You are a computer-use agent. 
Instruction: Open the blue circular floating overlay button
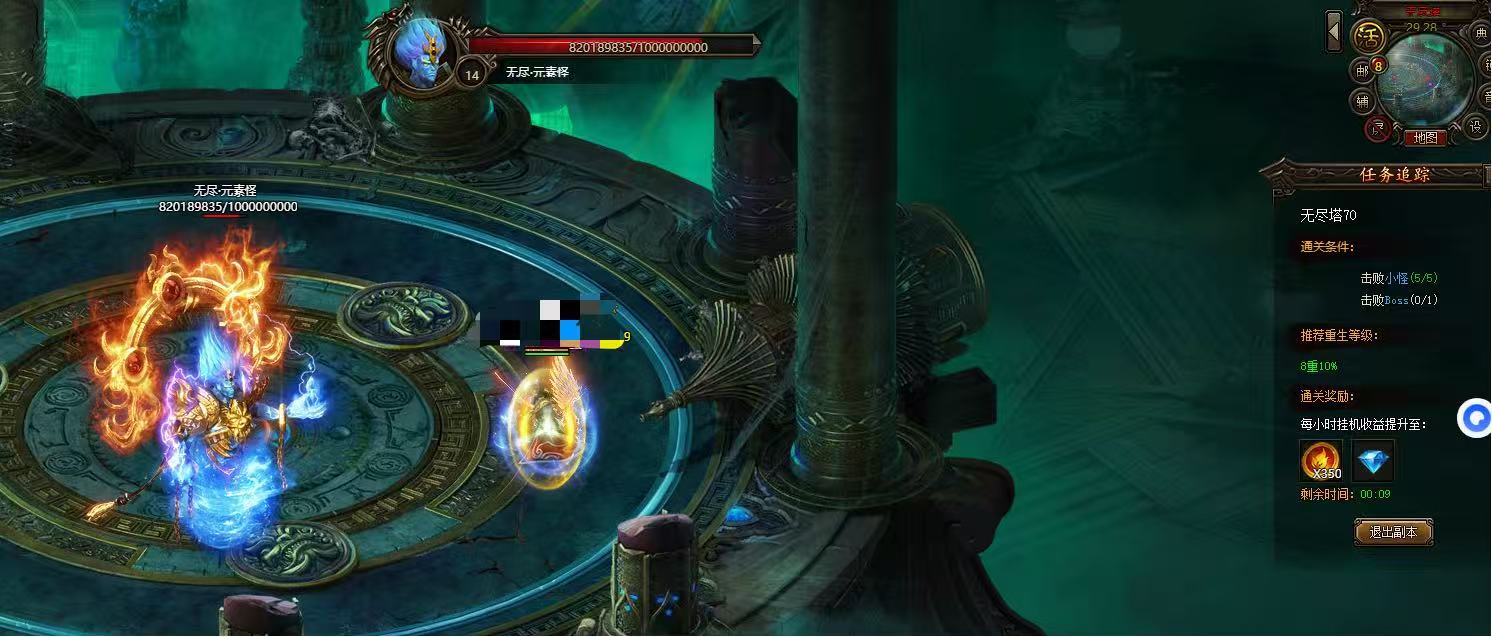click(x=1475, y=418)
